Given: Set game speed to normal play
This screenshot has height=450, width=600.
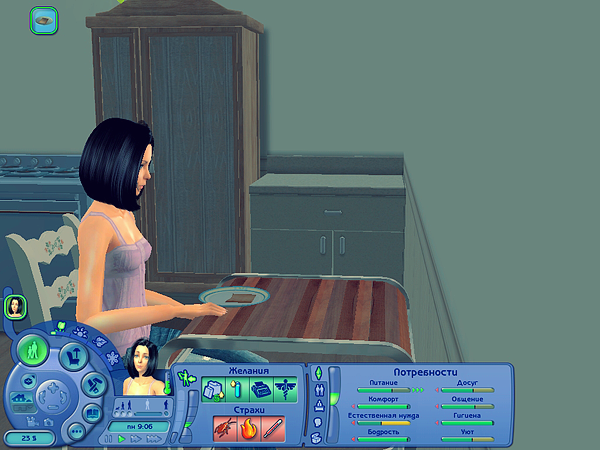Looking at the screenshot, I should pyautogui.click(x=122, y=438).
